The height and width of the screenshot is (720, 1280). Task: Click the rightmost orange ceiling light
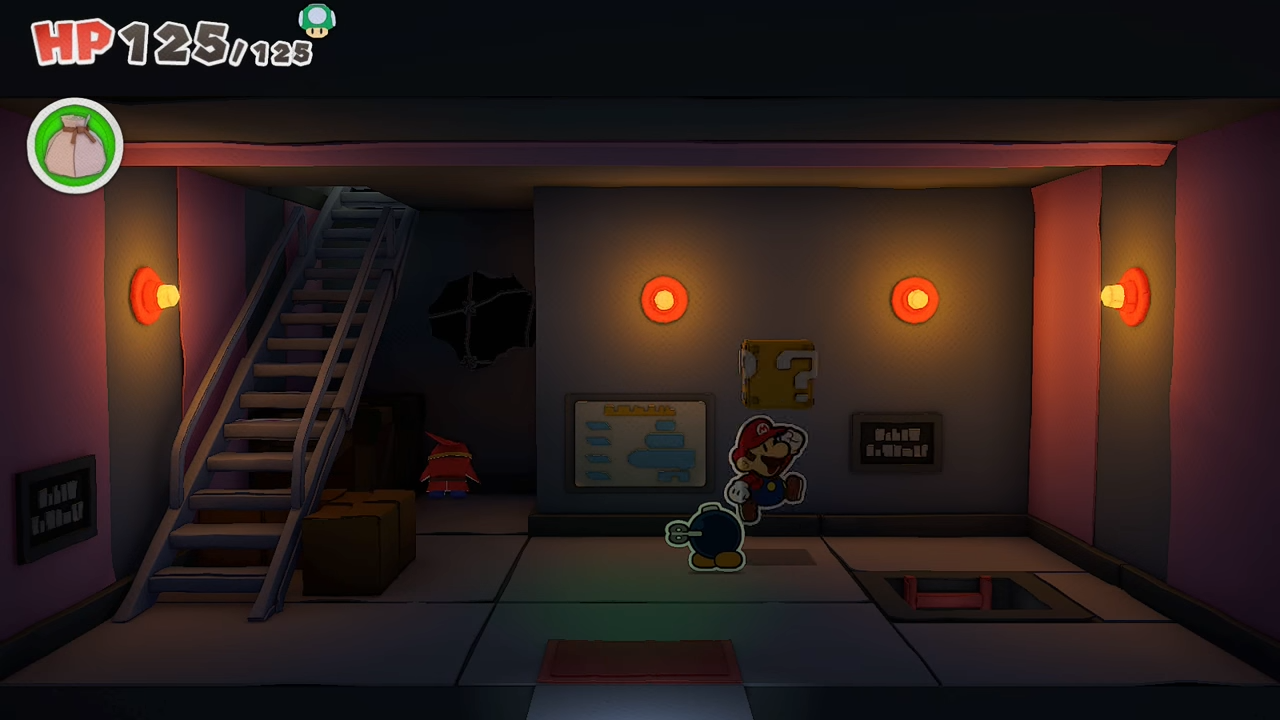tap(1128, 295)
